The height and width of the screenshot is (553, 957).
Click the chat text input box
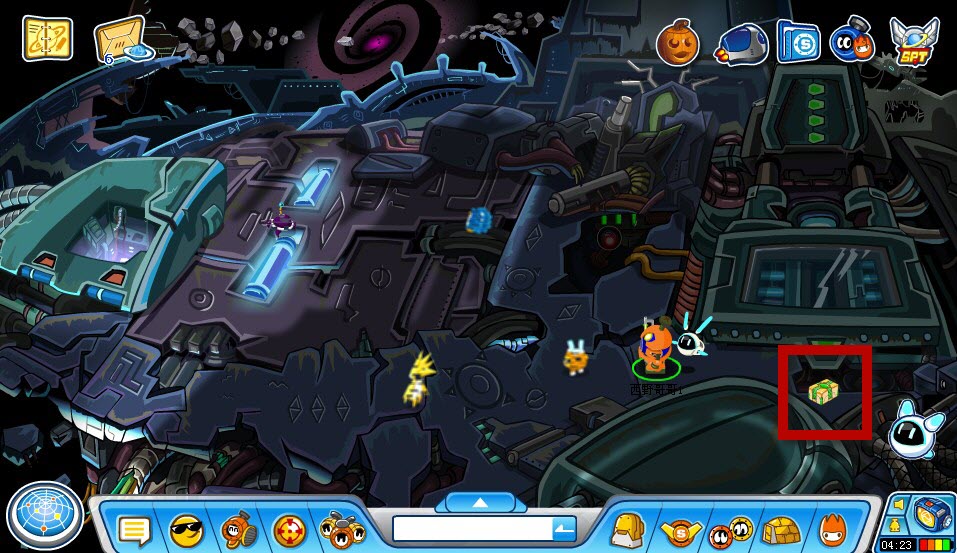point(471,528)
